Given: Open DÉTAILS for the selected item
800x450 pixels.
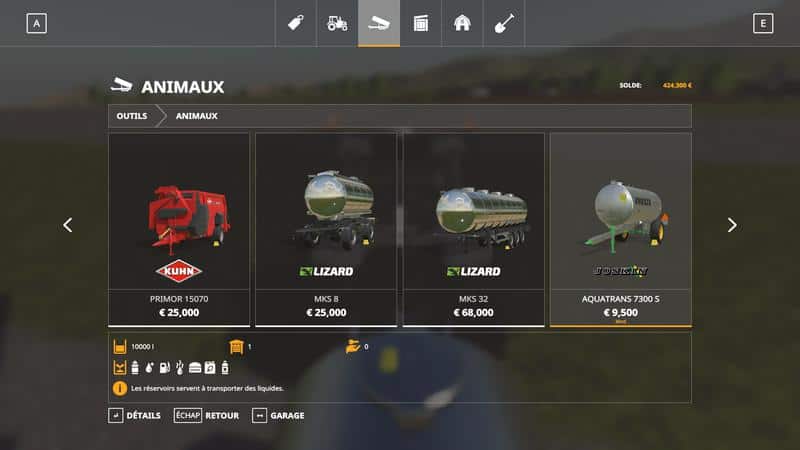Looking at the screenshot, I should point(134,415).
